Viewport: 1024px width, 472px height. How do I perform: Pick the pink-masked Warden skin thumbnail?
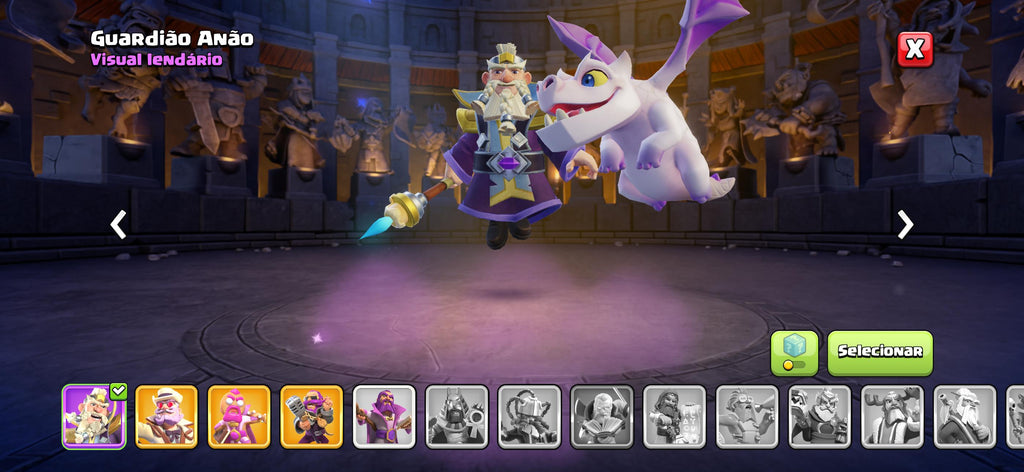(239, 416)
